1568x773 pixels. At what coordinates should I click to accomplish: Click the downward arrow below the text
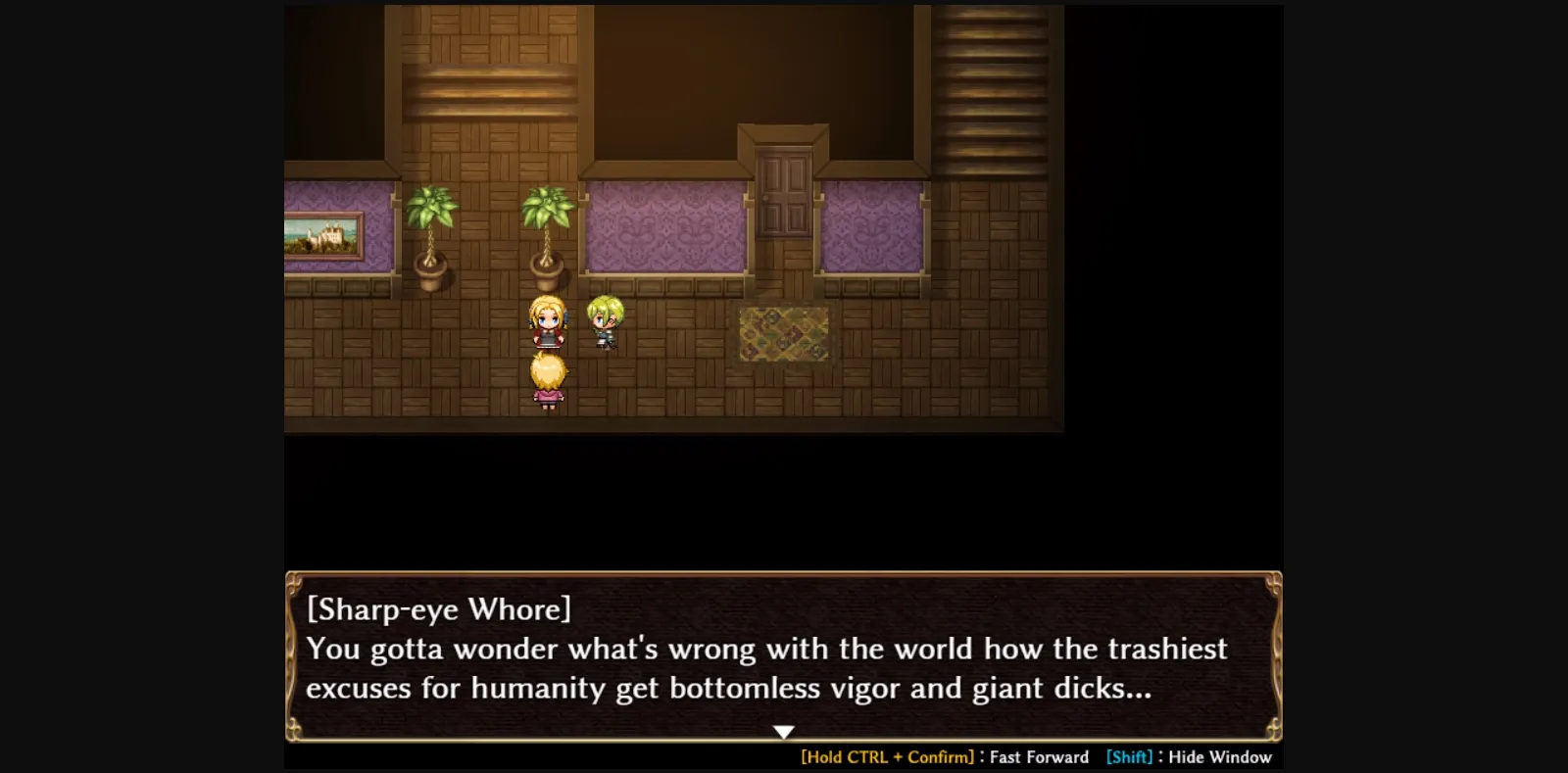(x=784, y=730)
